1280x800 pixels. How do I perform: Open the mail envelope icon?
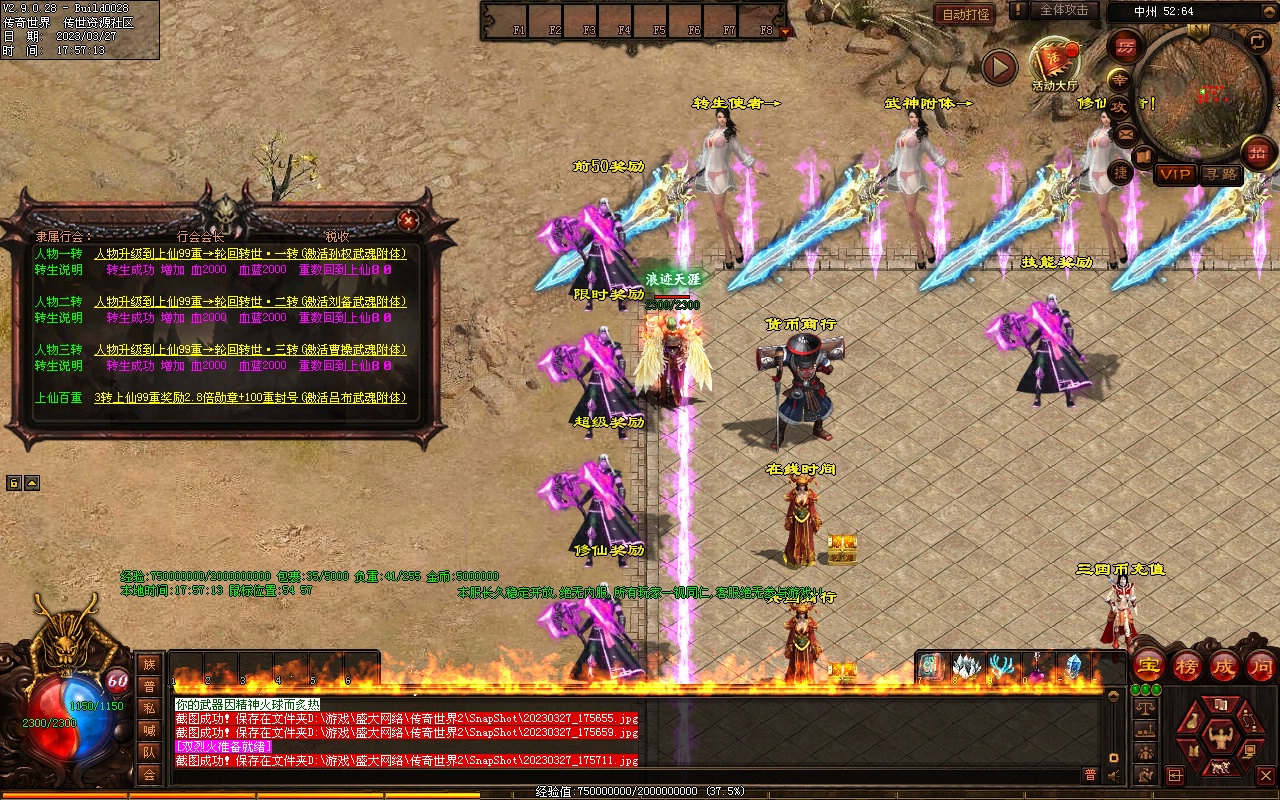[x=1126, y=132]
